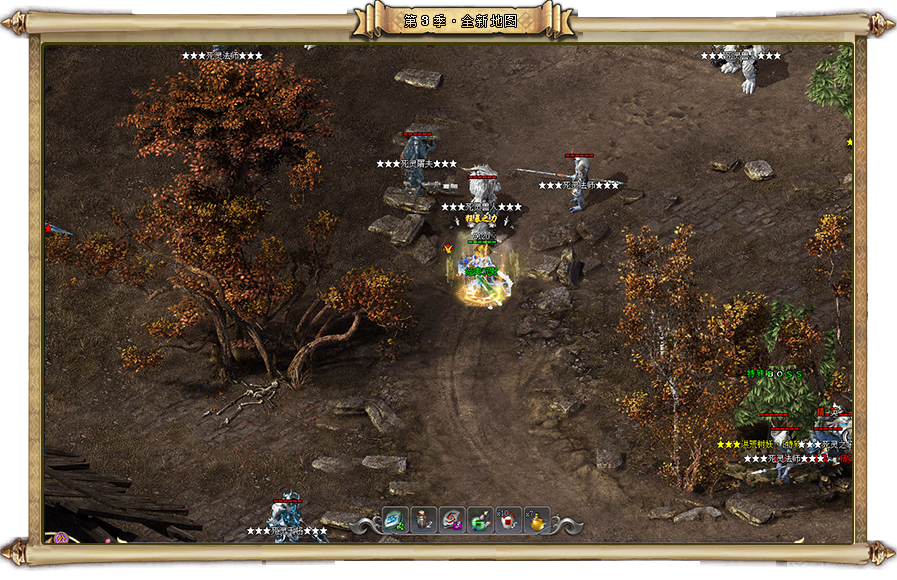Drink the golden potion stack of 7
This screenshot has width=897, height=580.
point(537,520)
